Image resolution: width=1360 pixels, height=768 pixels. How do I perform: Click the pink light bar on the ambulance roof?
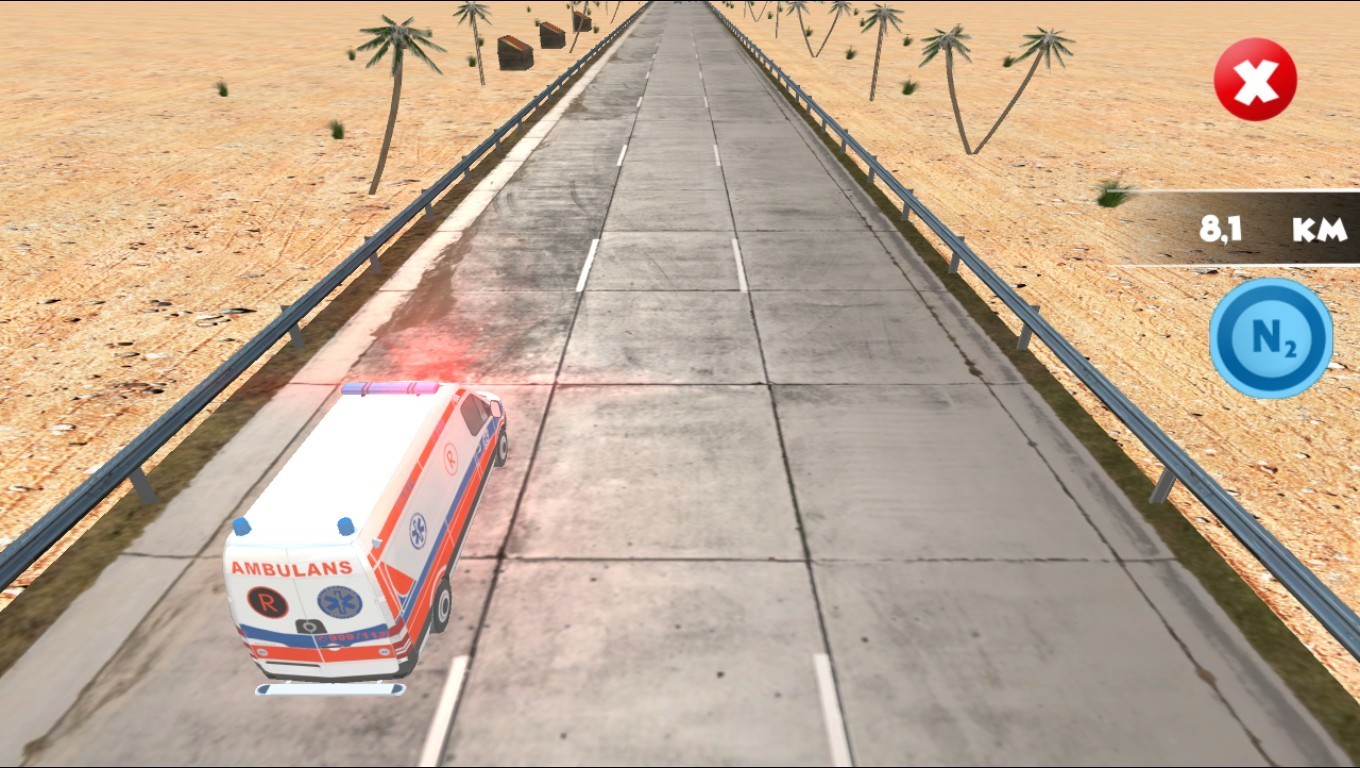point(390,386)
